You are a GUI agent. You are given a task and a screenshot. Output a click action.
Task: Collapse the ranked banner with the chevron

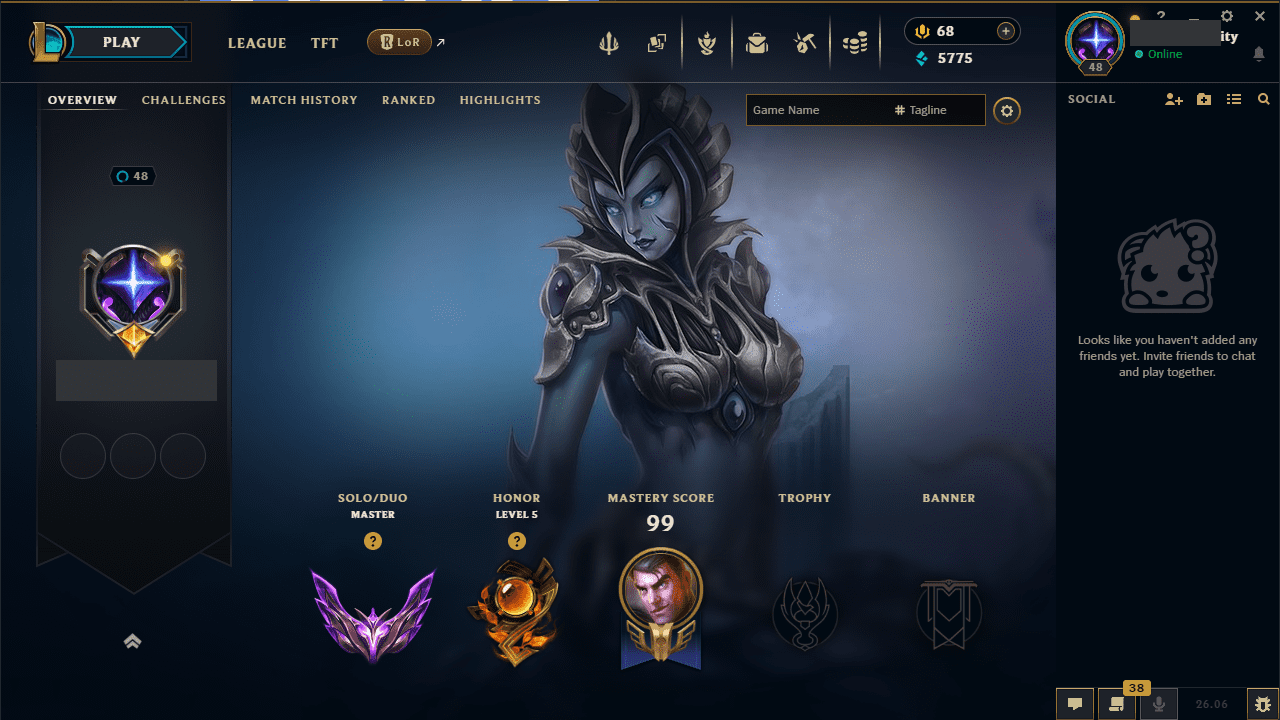tap(133, 641)
